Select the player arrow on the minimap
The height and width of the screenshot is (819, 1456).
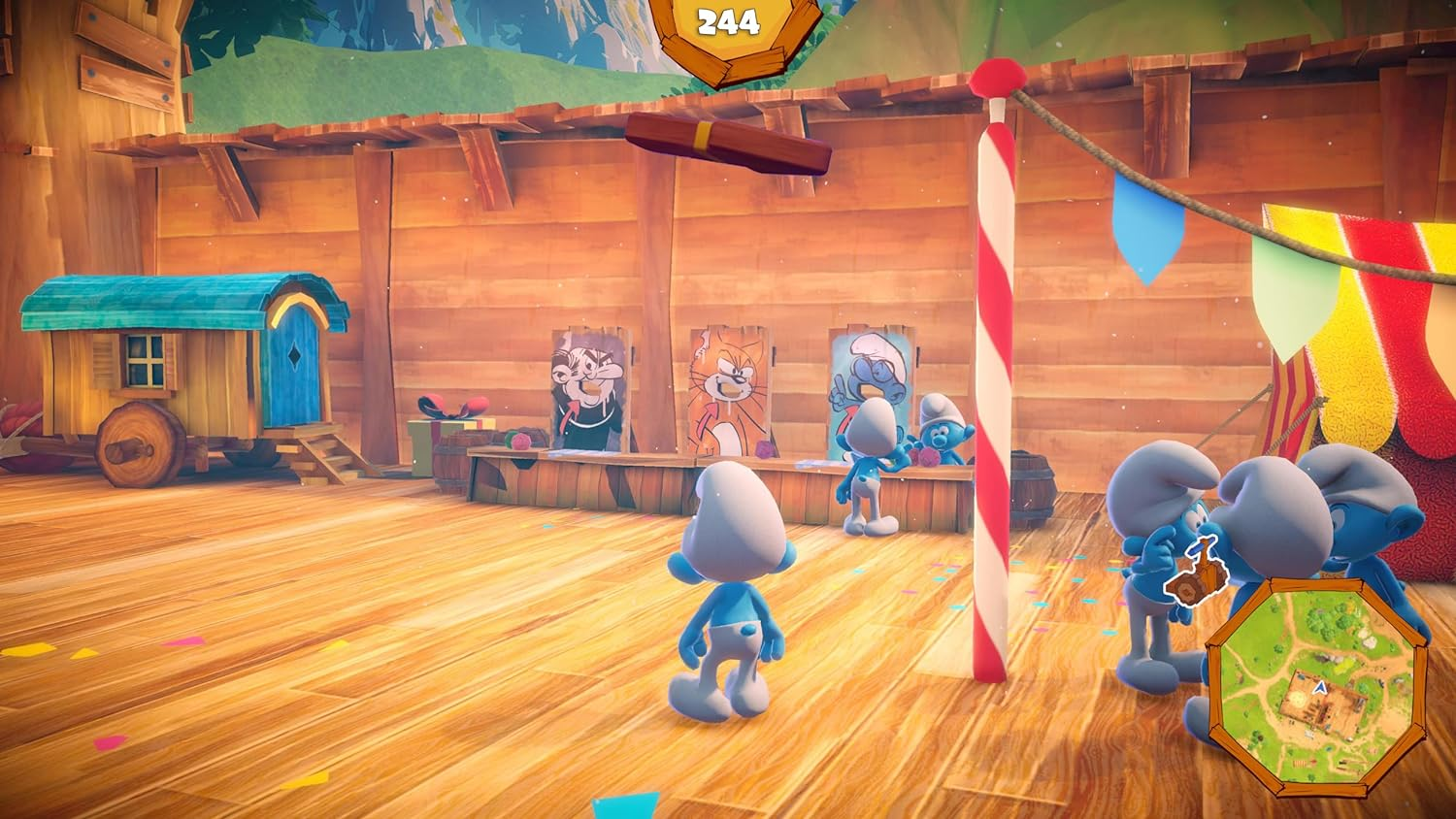(x=1318, y=688)
